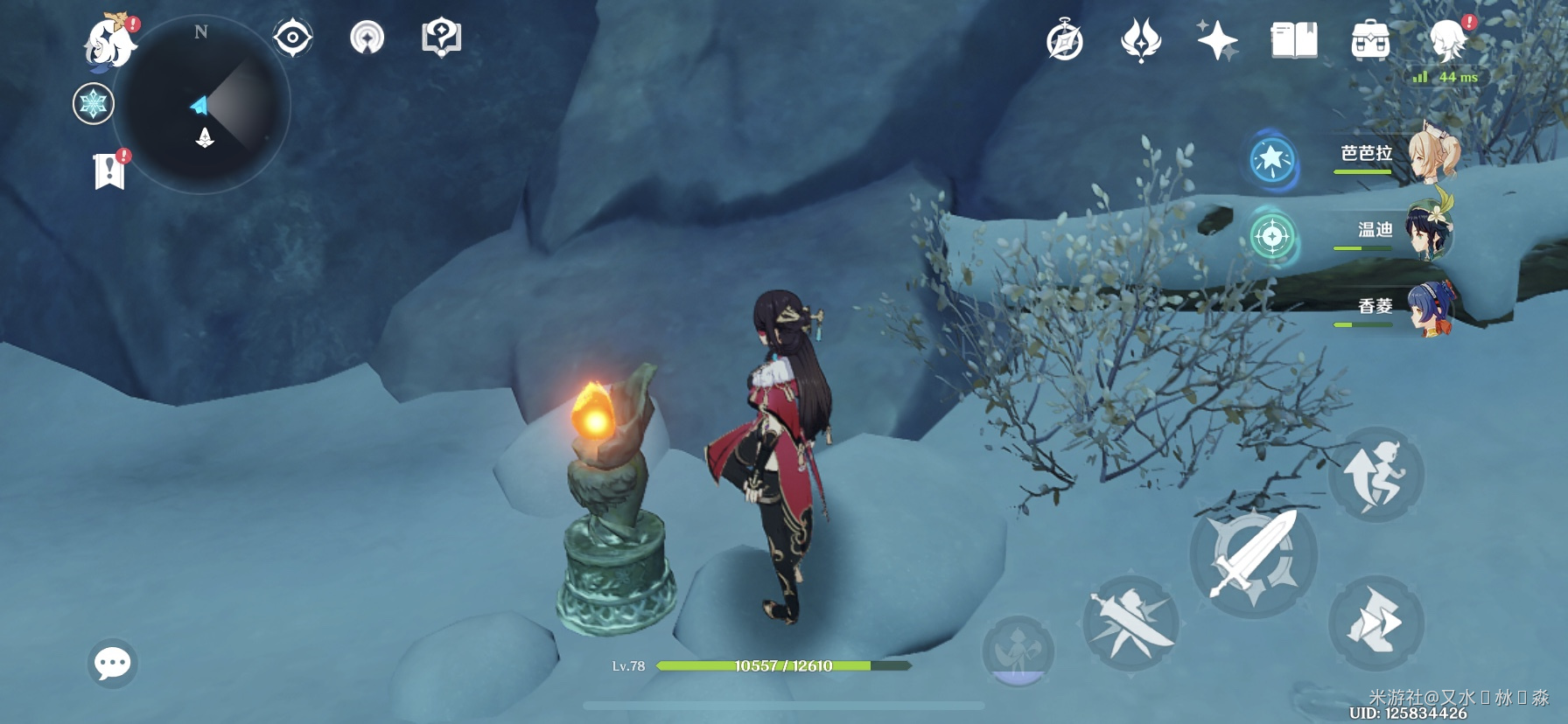Activate the elemental skill button
This screenshot has width=1568, height=724.
point(1130,623)
